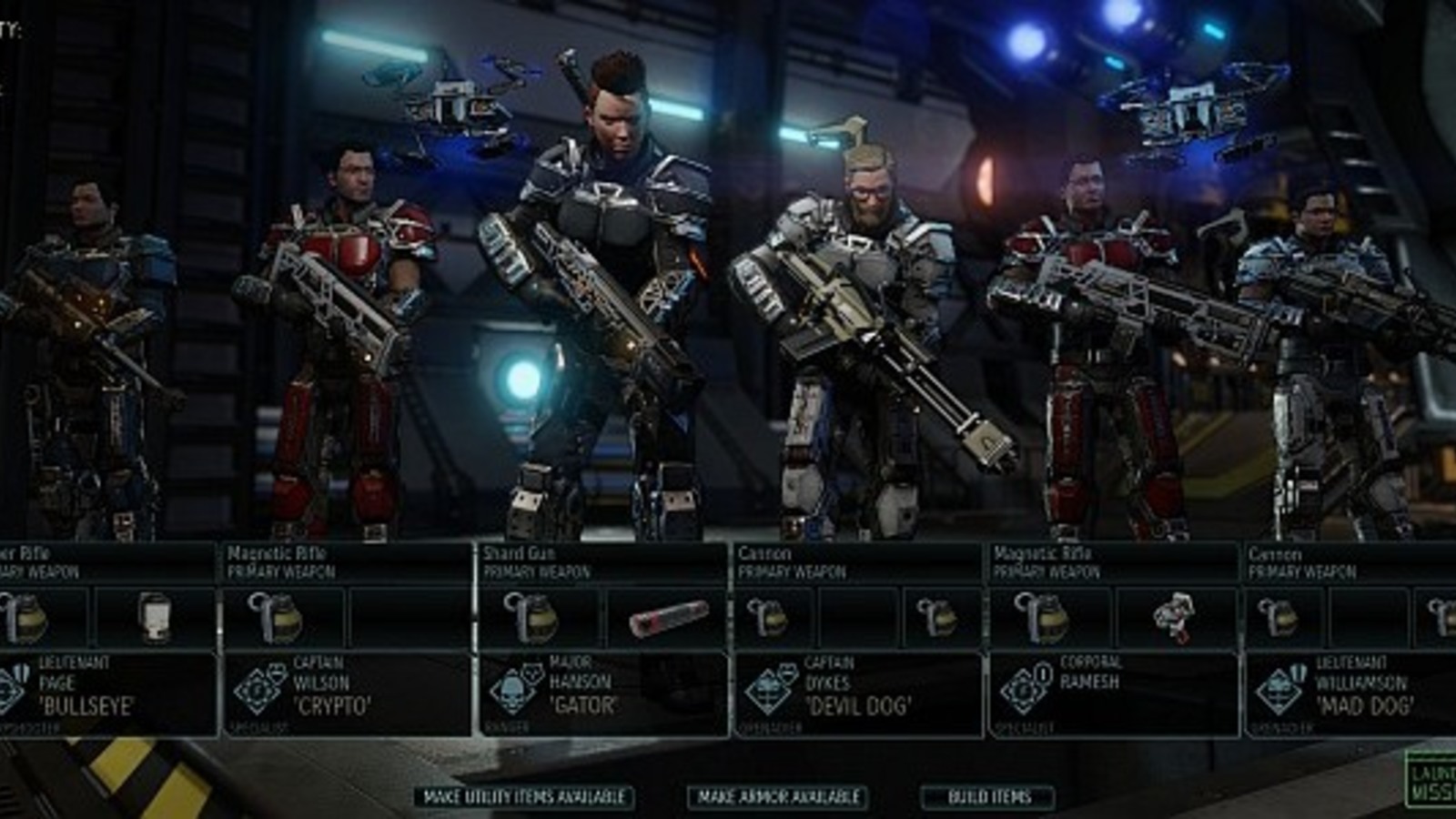Select the medkit item in Ramesh's loadout

coord(1174,618)
